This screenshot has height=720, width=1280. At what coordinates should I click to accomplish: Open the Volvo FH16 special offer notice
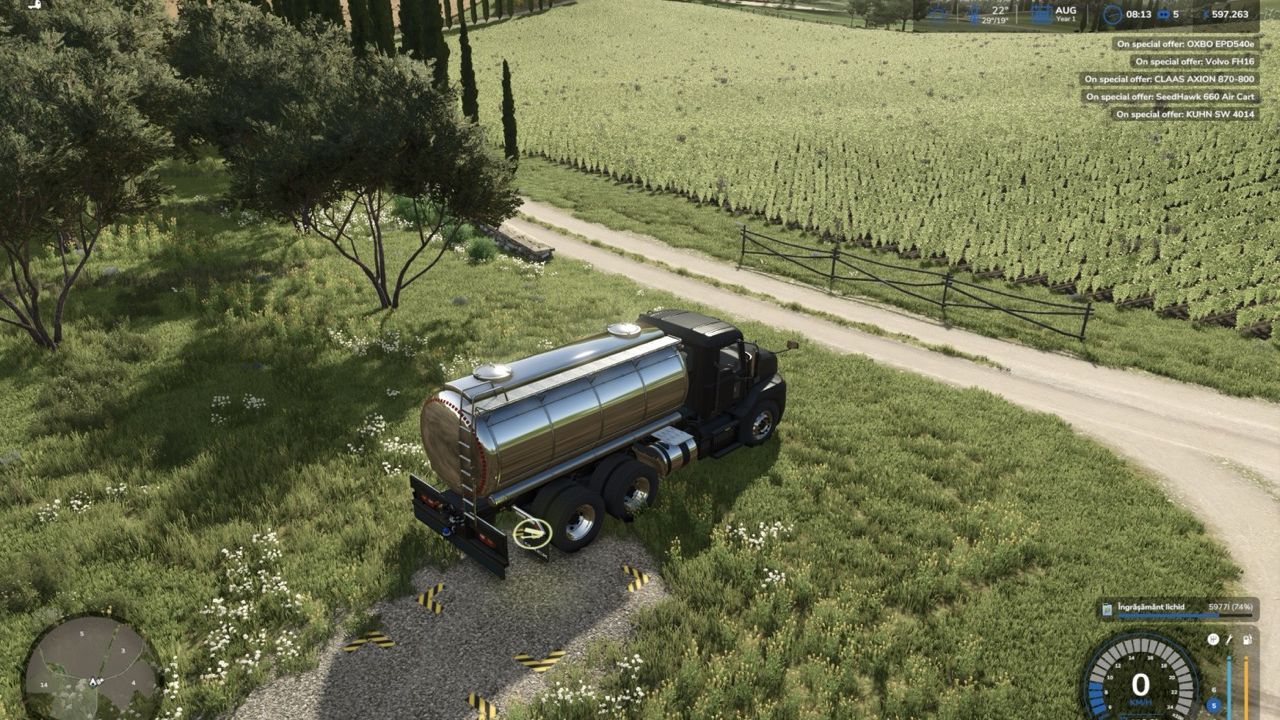click(1195, 61)
